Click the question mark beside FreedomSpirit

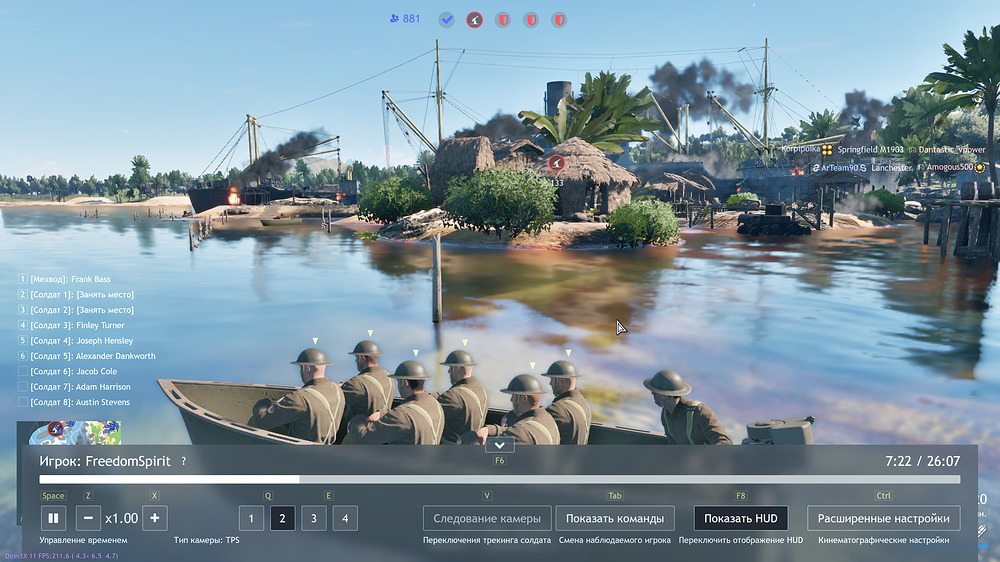[184, 462]
